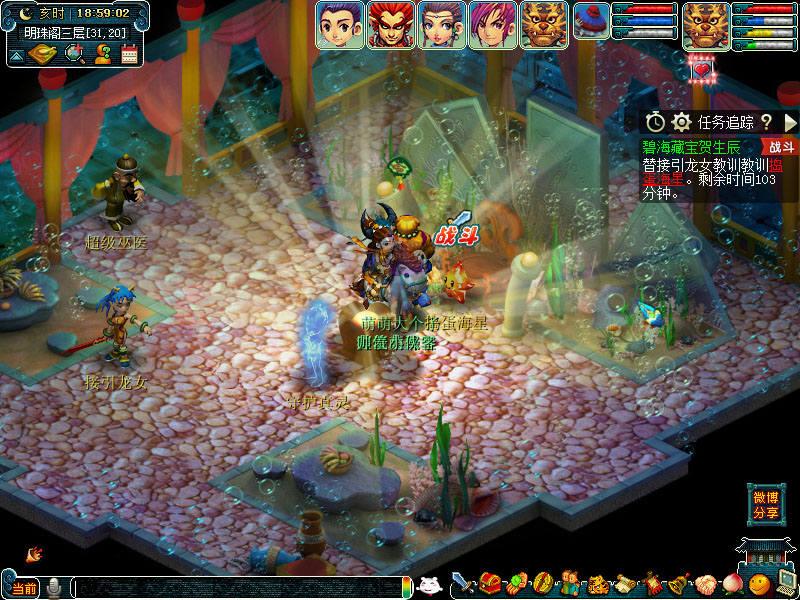This screenshot has width=800, height=600.
Task: Collapse the location panel arrow toggle
Action: pyautogui.click(x=16, y=54)
